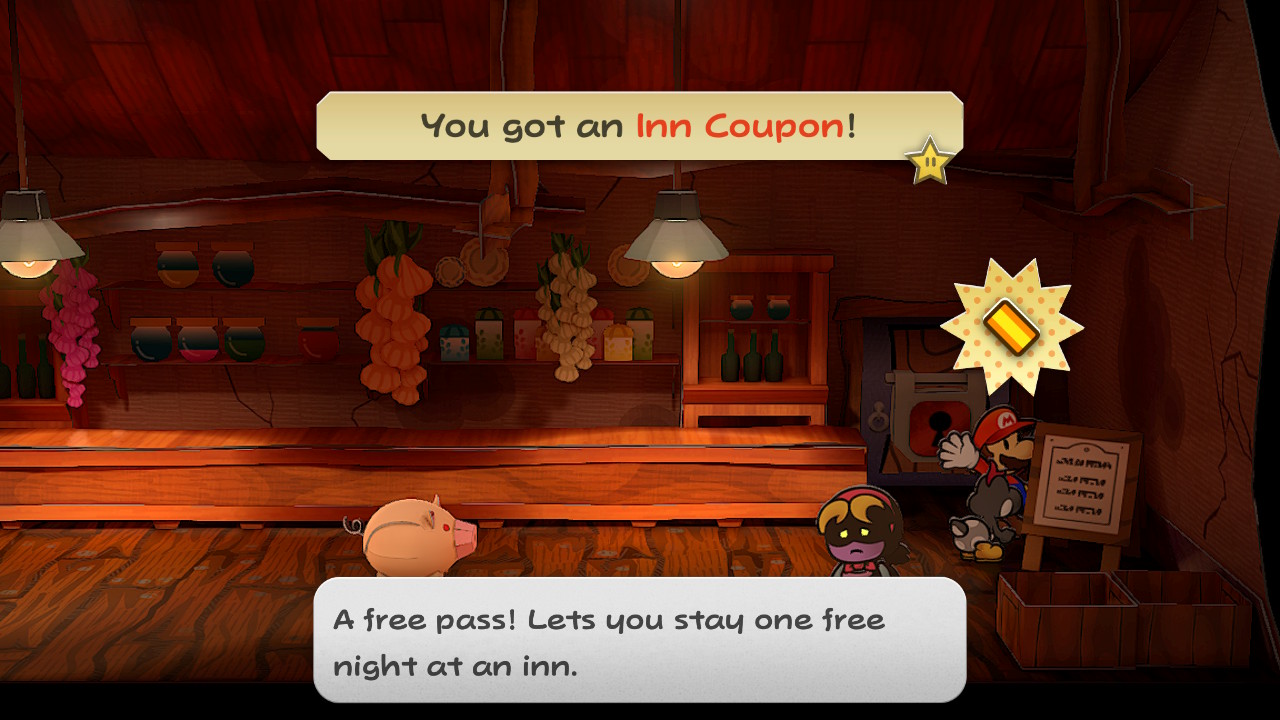The height and width of the screenshot is (720, 1280).
Task: Select the Inn Coupon item icon
Action: click(x=1011, y=325)
